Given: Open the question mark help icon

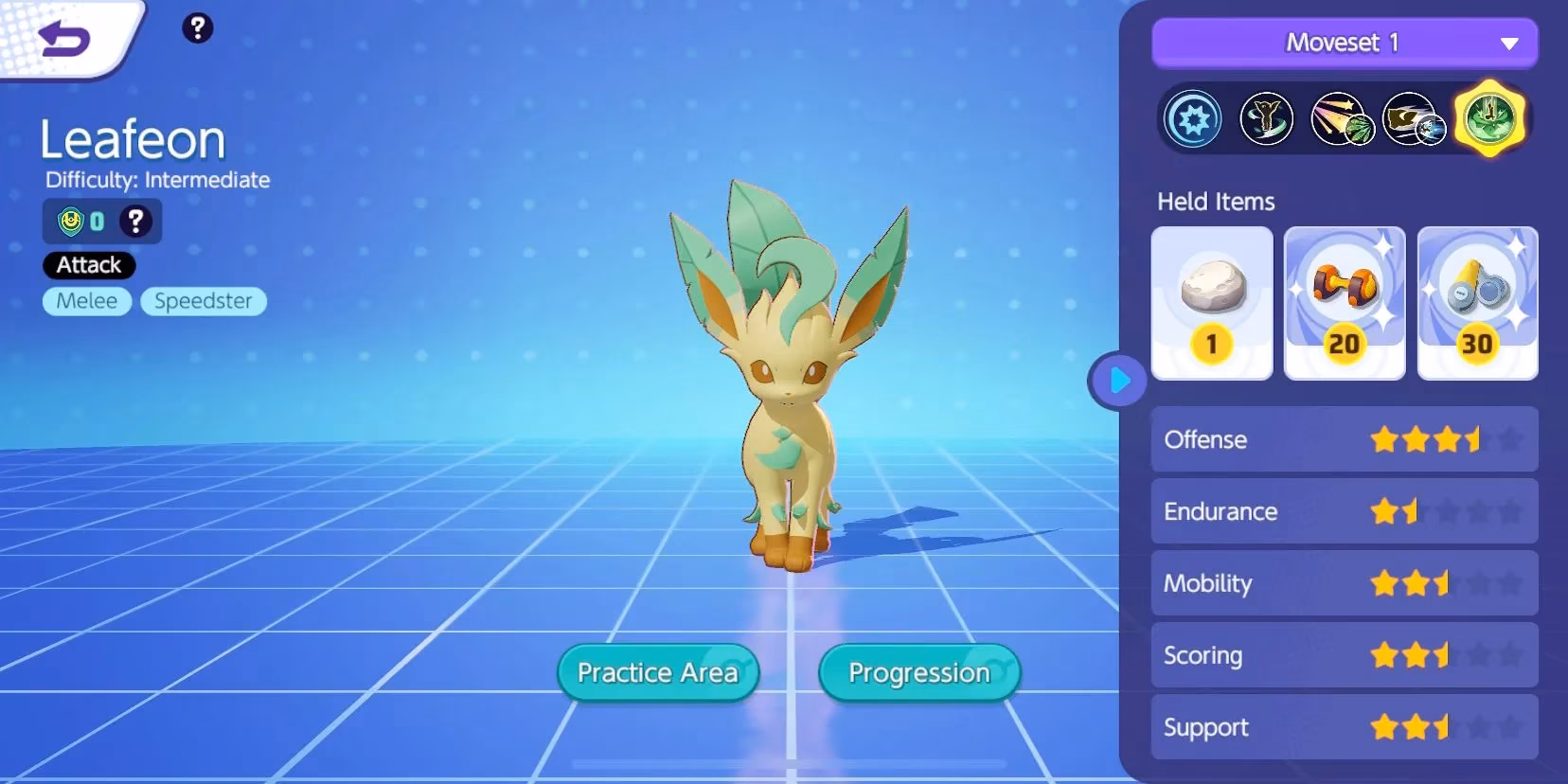Looking at the screenshot, I should tap(197, 28).
